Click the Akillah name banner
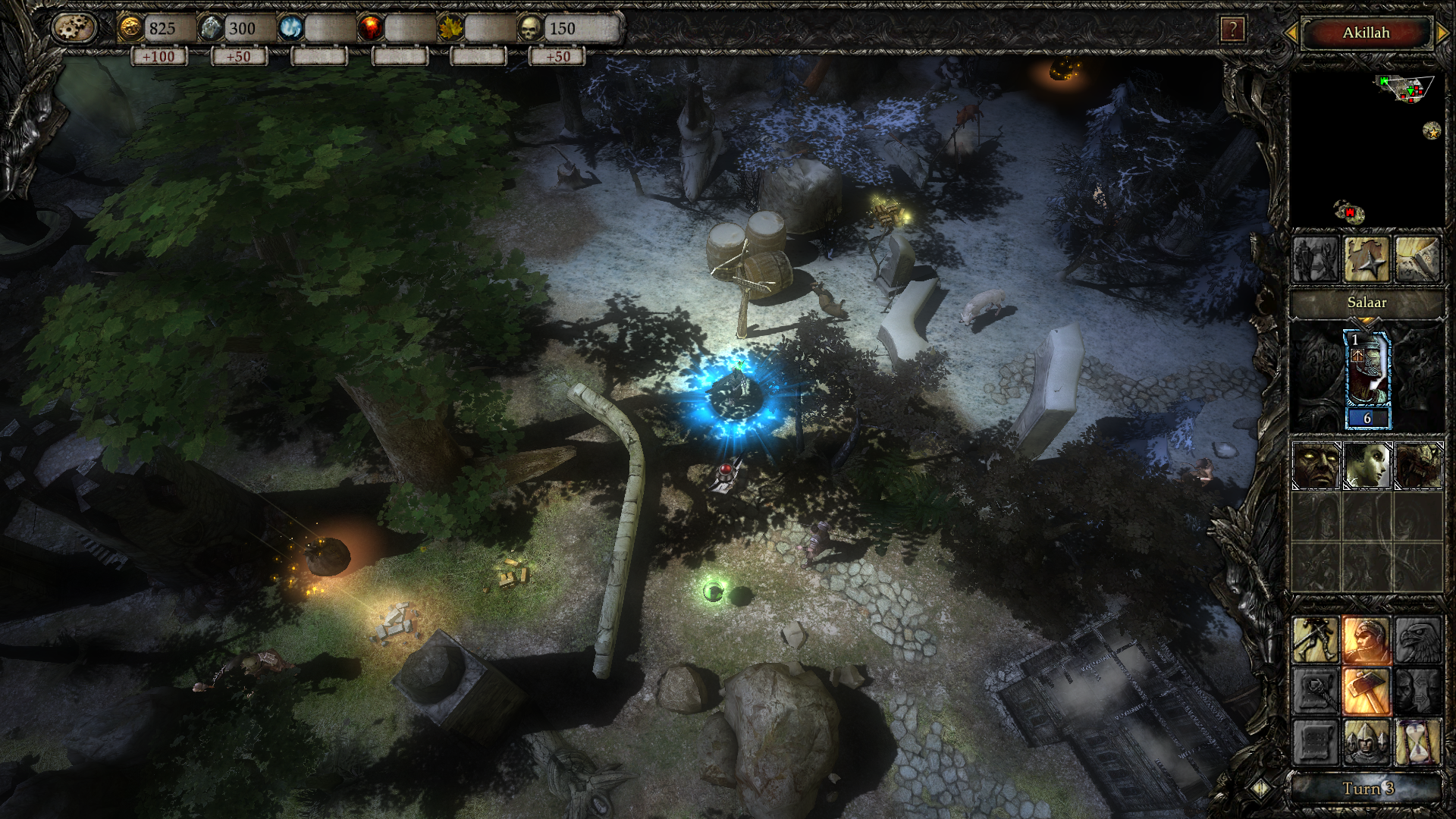Viewport: 1456px width, 819px height. point(1366,33)
